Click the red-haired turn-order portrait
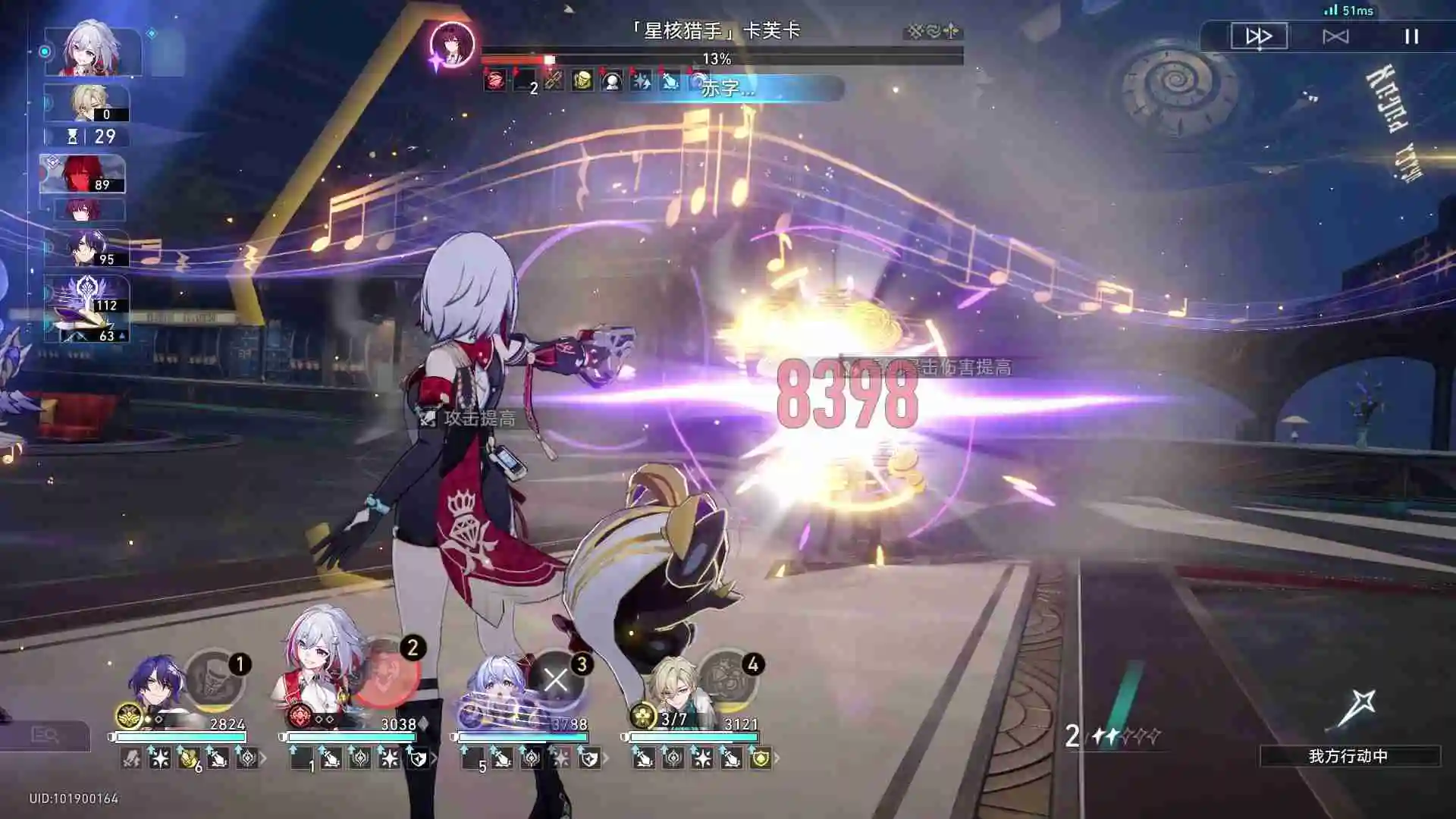 click(83, 174)
